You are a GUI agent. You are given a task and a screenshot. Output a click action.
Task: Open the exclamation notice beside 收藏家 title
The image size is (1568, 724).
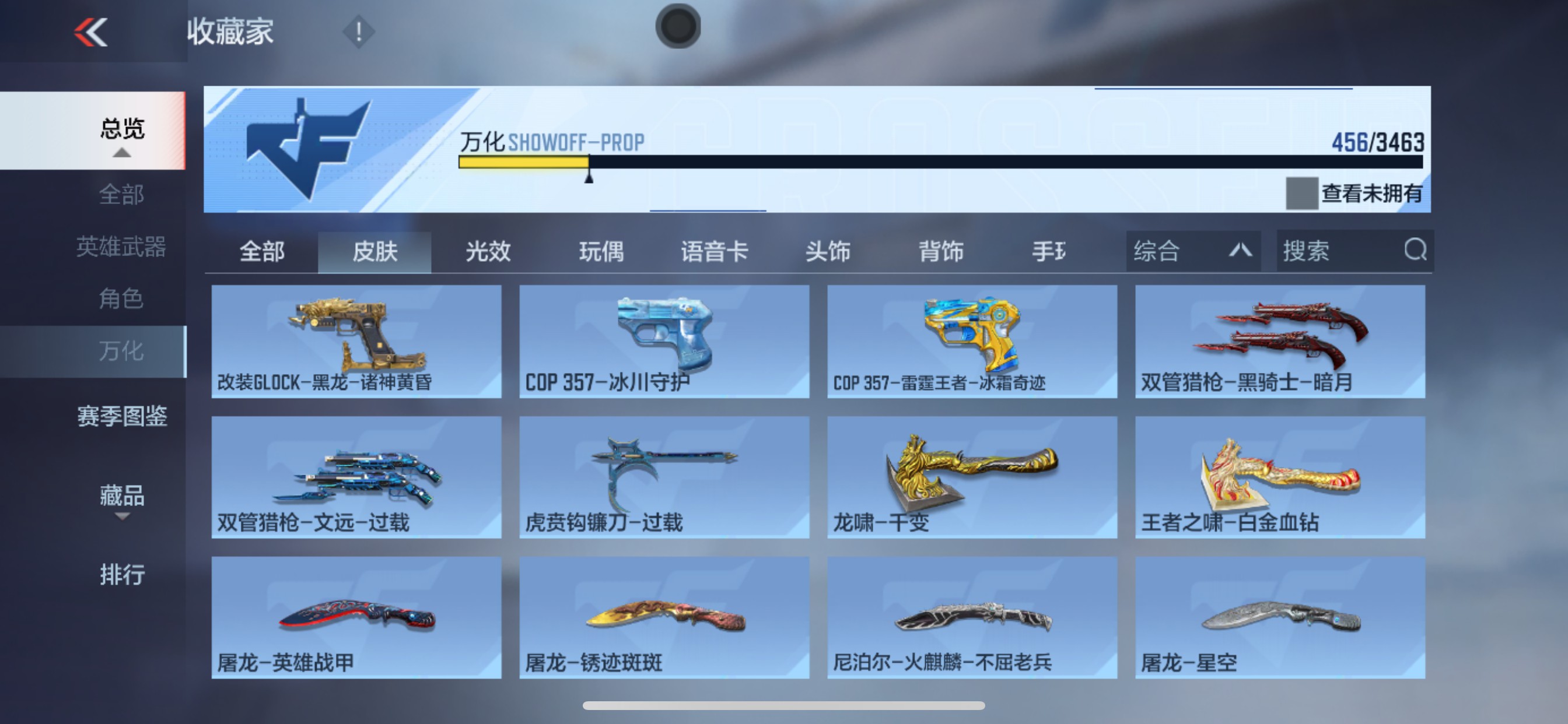359,31
